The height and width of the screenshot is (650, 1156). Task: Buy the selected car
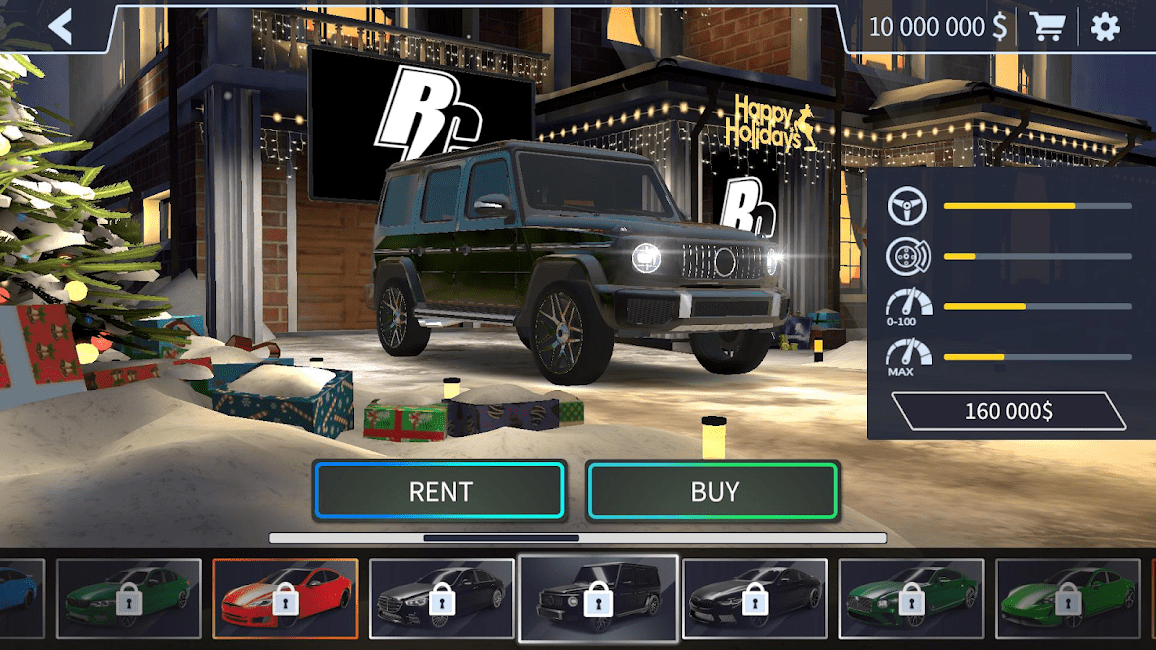(x=714, y=491)
